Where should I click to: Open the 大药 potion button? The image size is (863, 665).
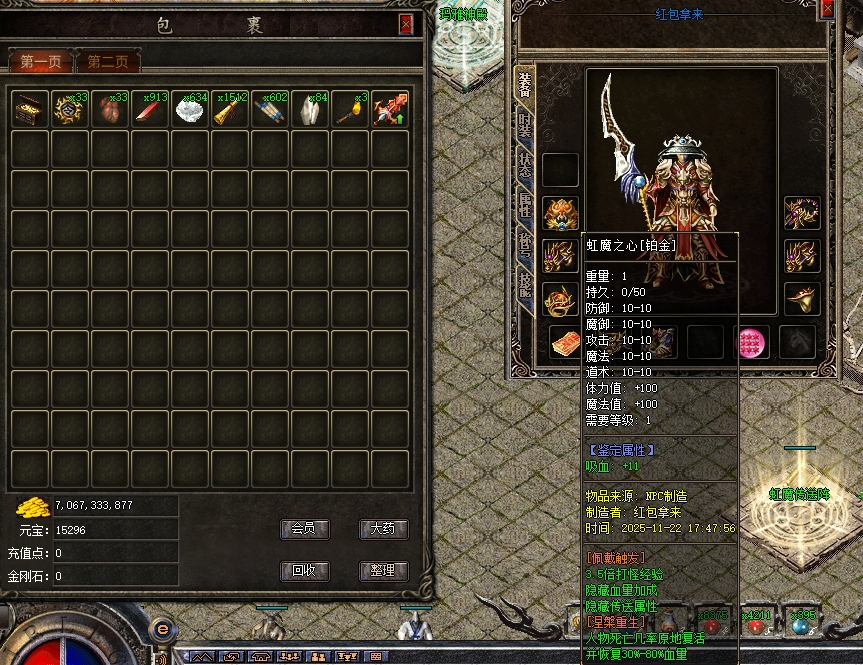coord(383,529)
